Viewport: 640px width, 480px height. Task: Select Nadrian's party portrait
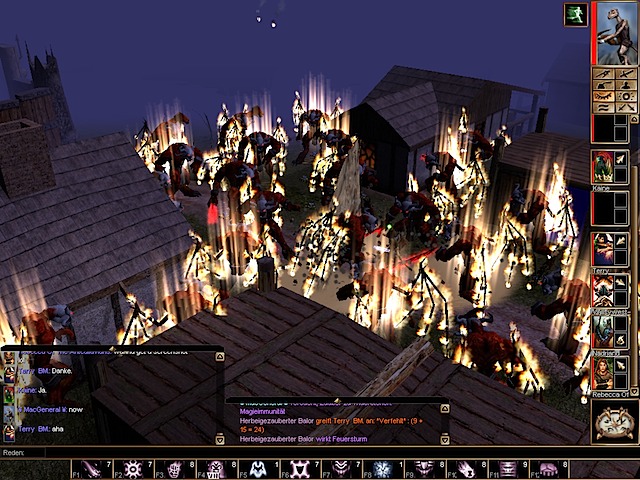[602, 332]
